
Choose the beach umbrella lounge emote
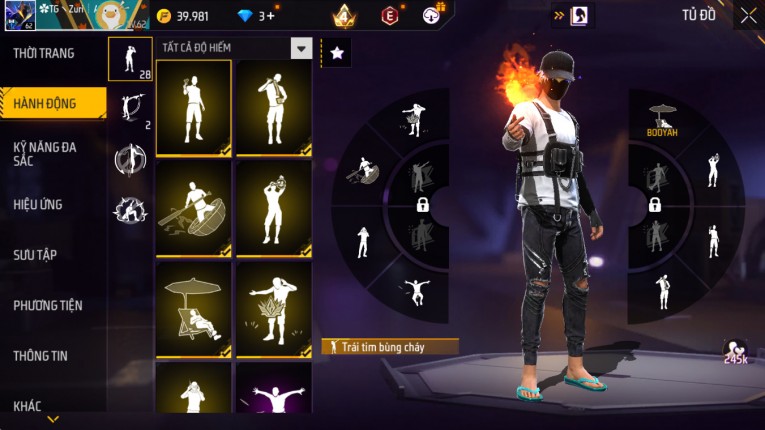(193, 309)
